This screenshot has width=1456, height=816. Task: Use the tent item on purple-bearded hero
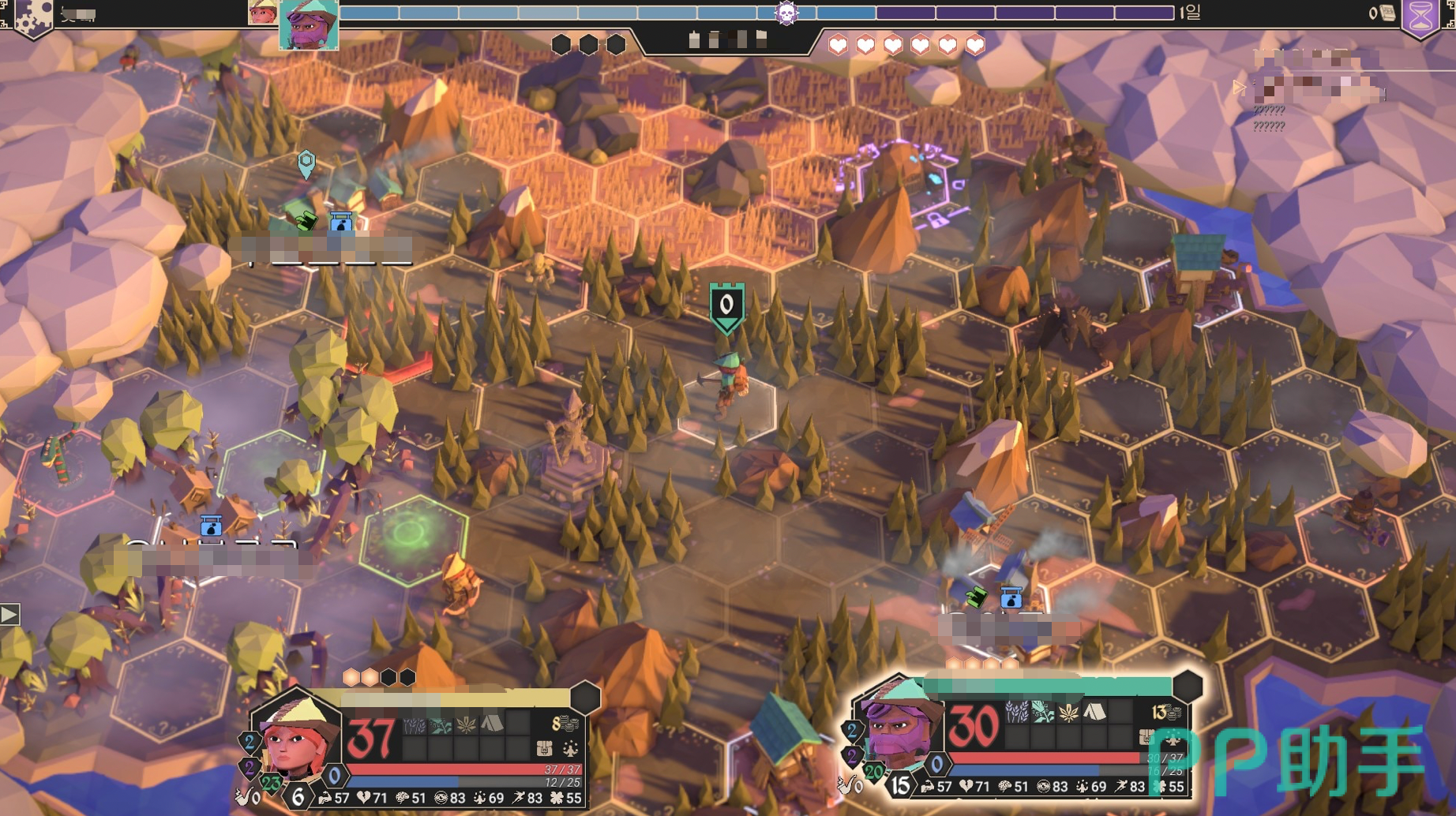[1094, 713]
